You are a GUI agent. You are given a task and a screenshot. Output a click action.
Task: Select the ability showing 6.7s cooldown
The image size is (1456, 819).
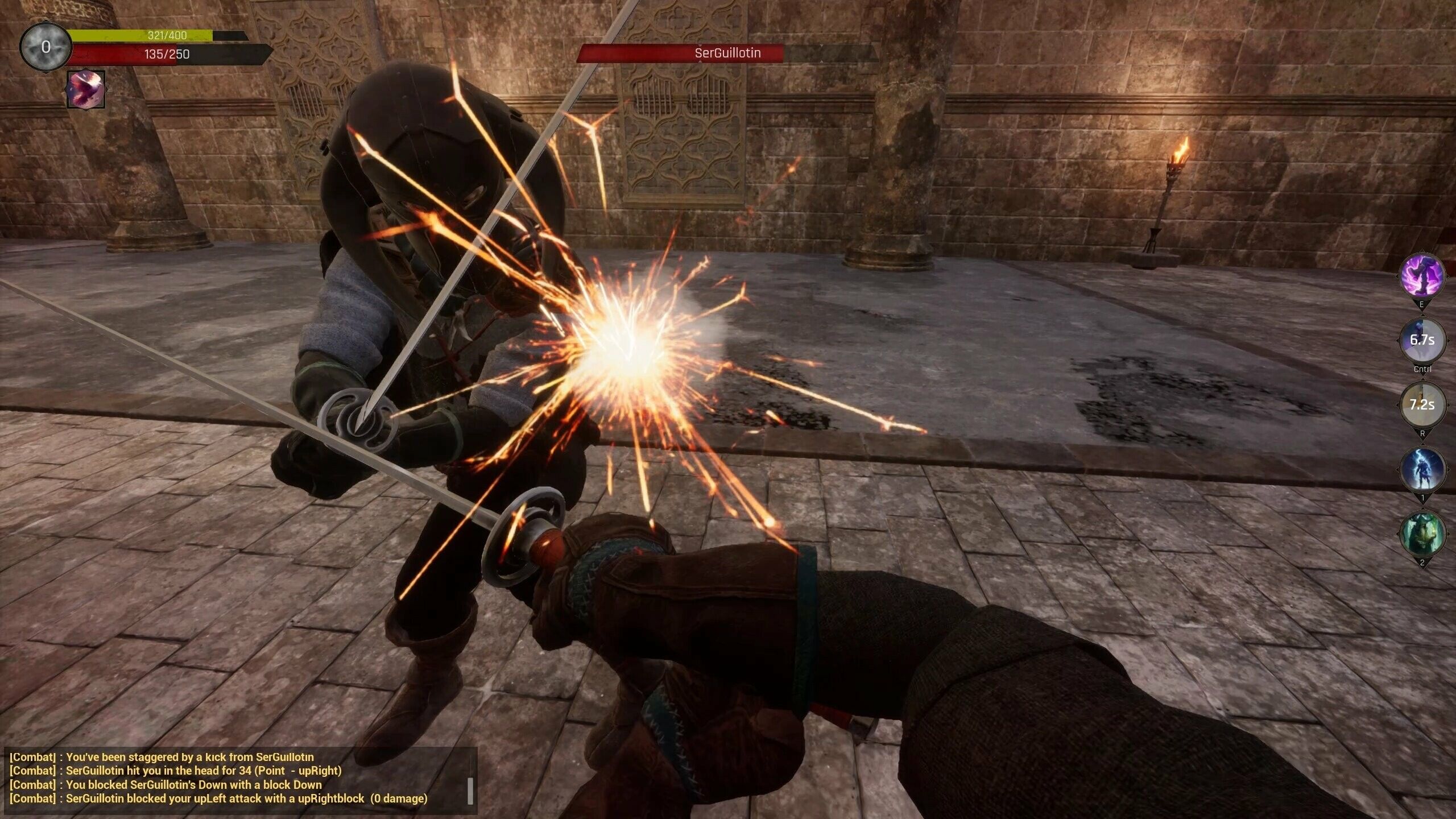(x=1422, y=340)
